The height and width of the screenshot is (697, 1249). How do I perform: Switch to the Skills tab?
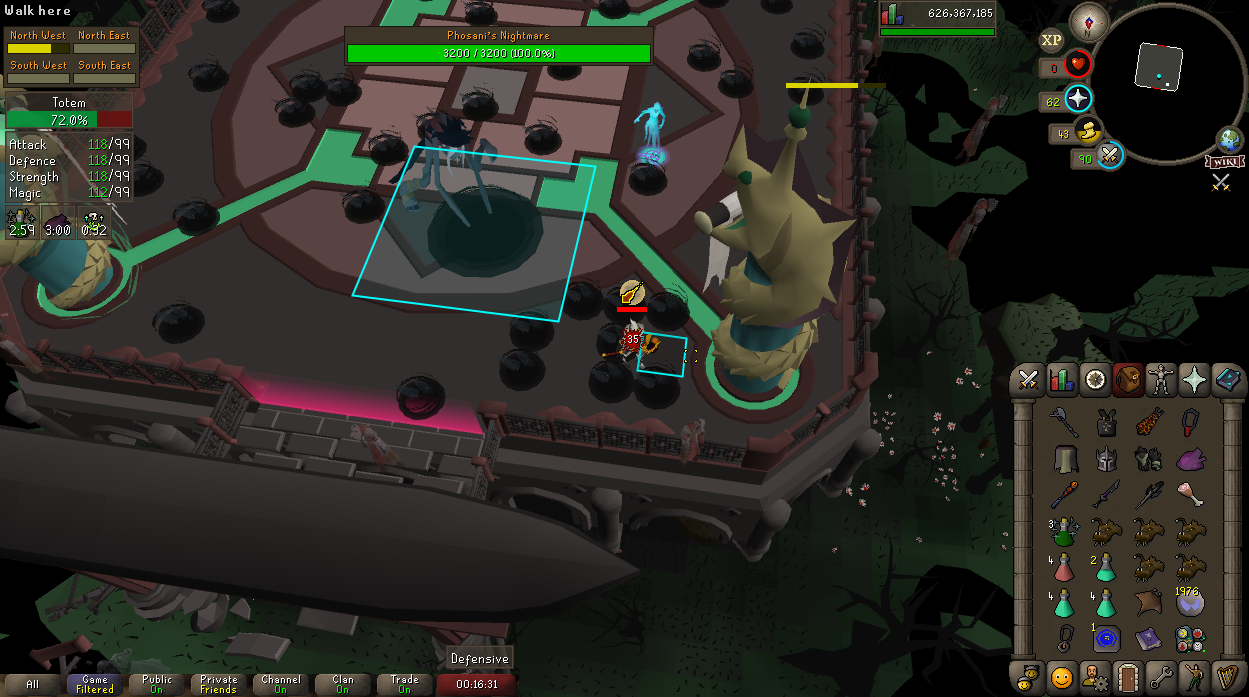1061,380
